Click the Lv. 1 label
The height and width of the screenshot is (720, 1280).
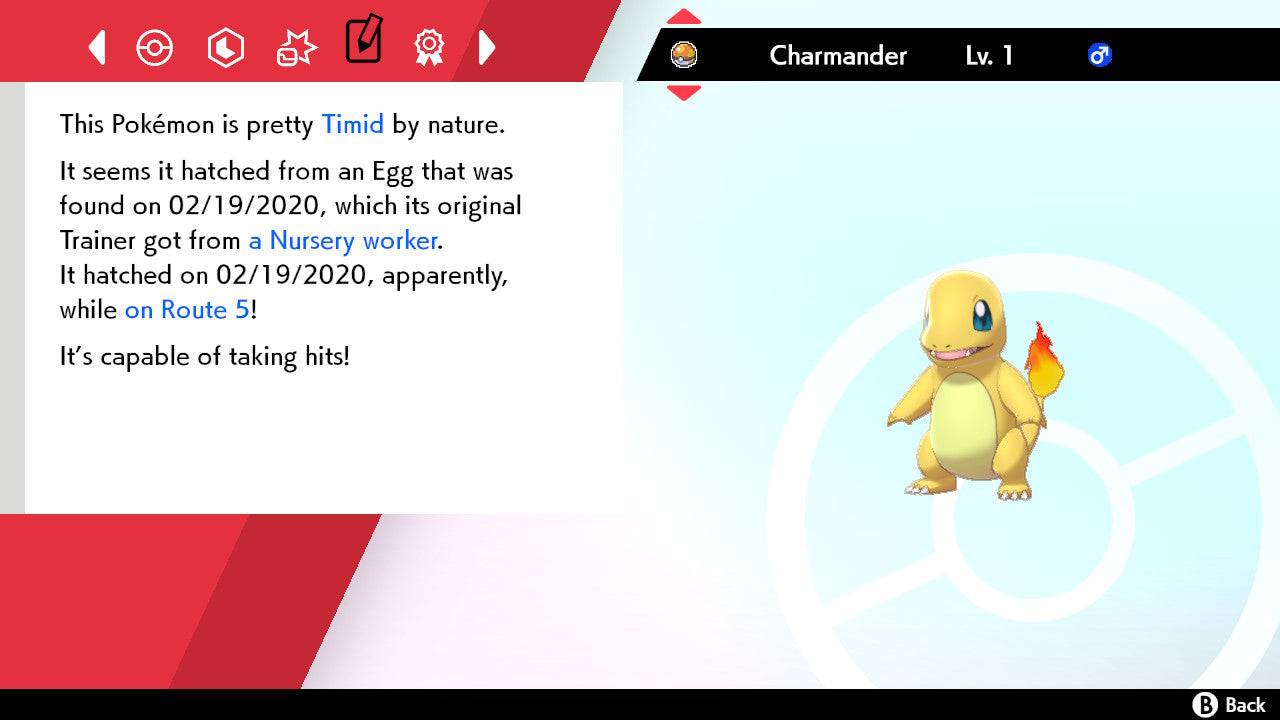[988, 56]
